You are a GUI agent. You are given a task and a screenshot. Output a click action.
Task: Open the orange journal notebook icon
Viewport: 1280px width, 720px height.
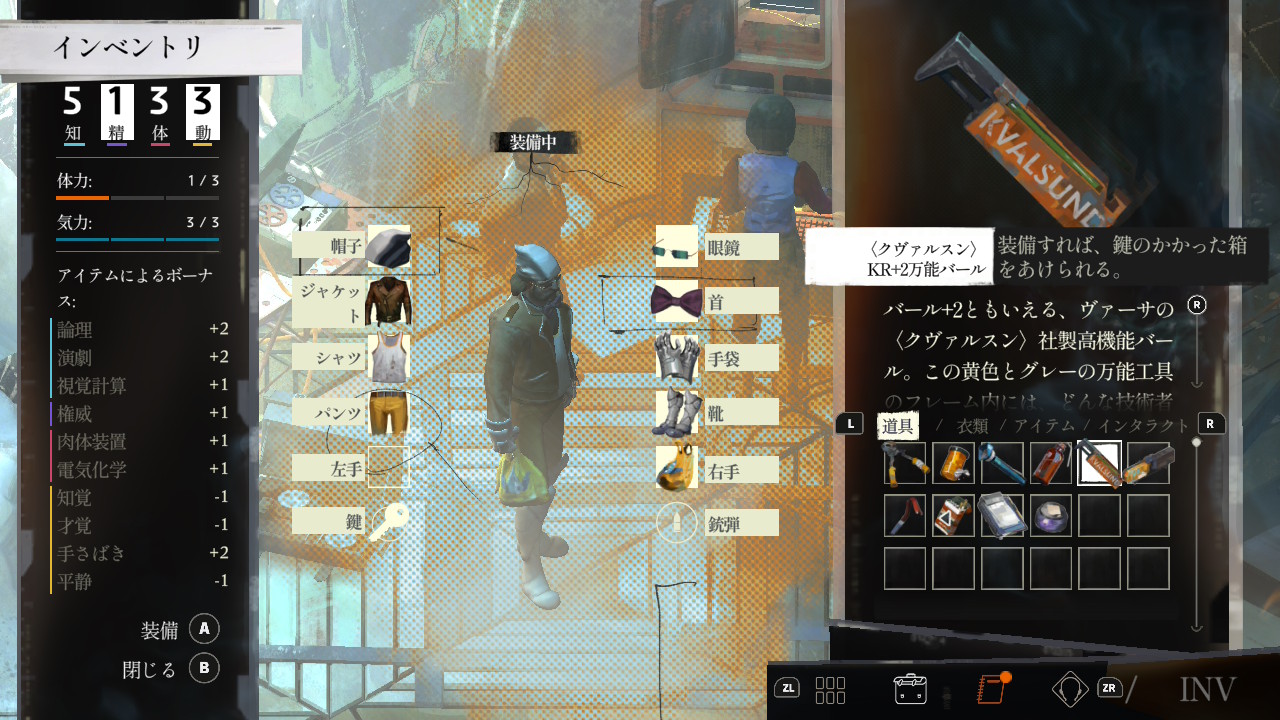point(990,688)
